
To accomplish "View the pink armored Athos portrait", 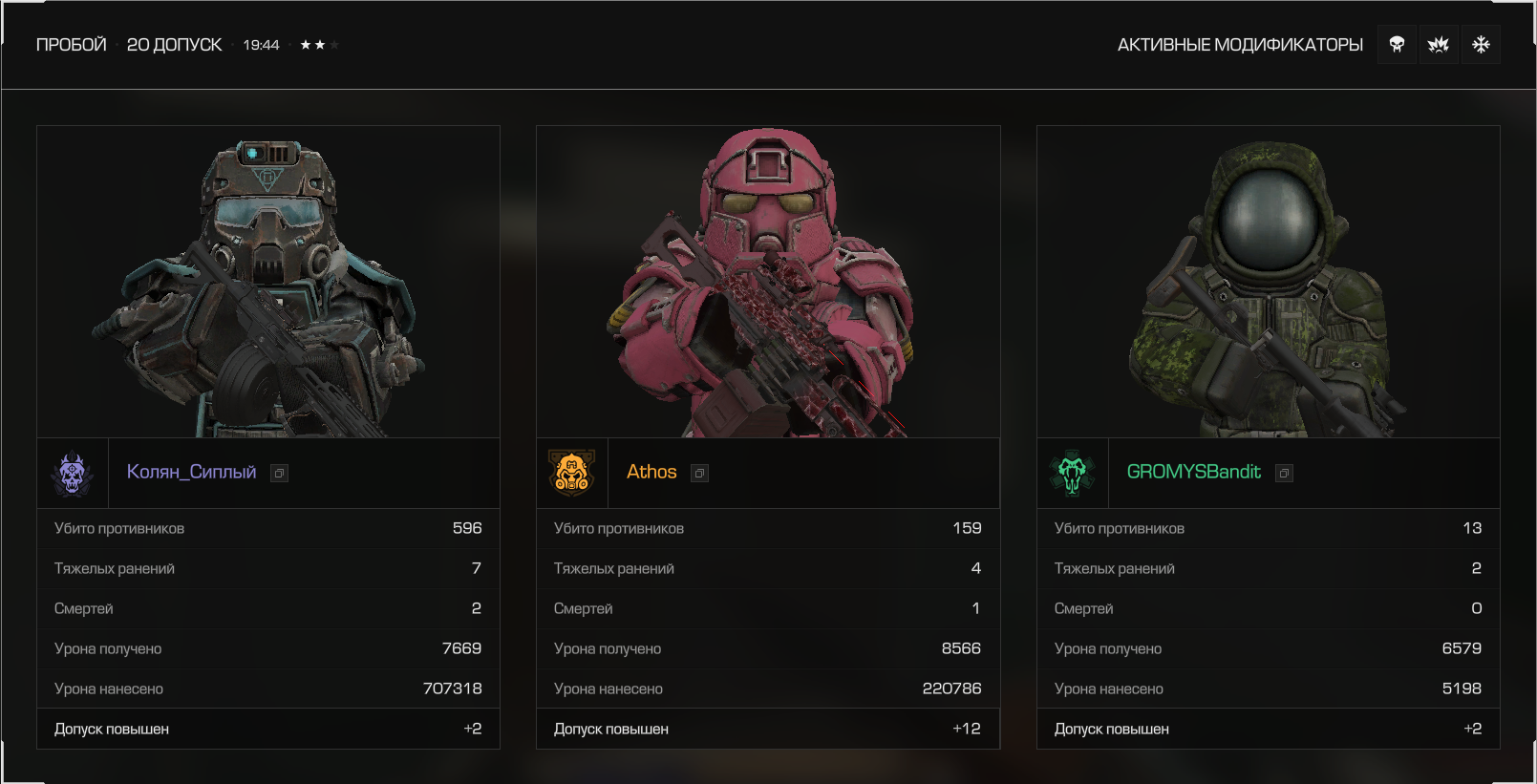I will point(768,282).
